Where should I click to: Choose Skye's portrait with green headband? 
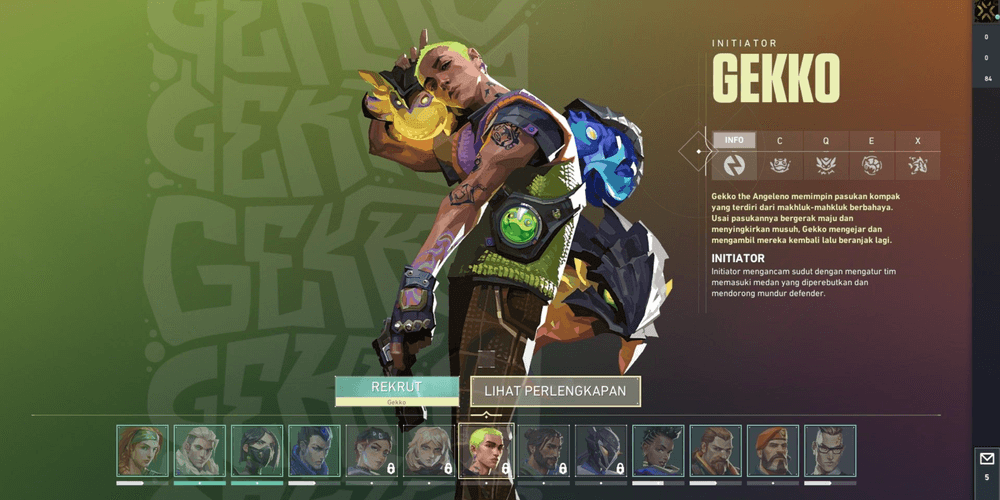click(142, 451)
